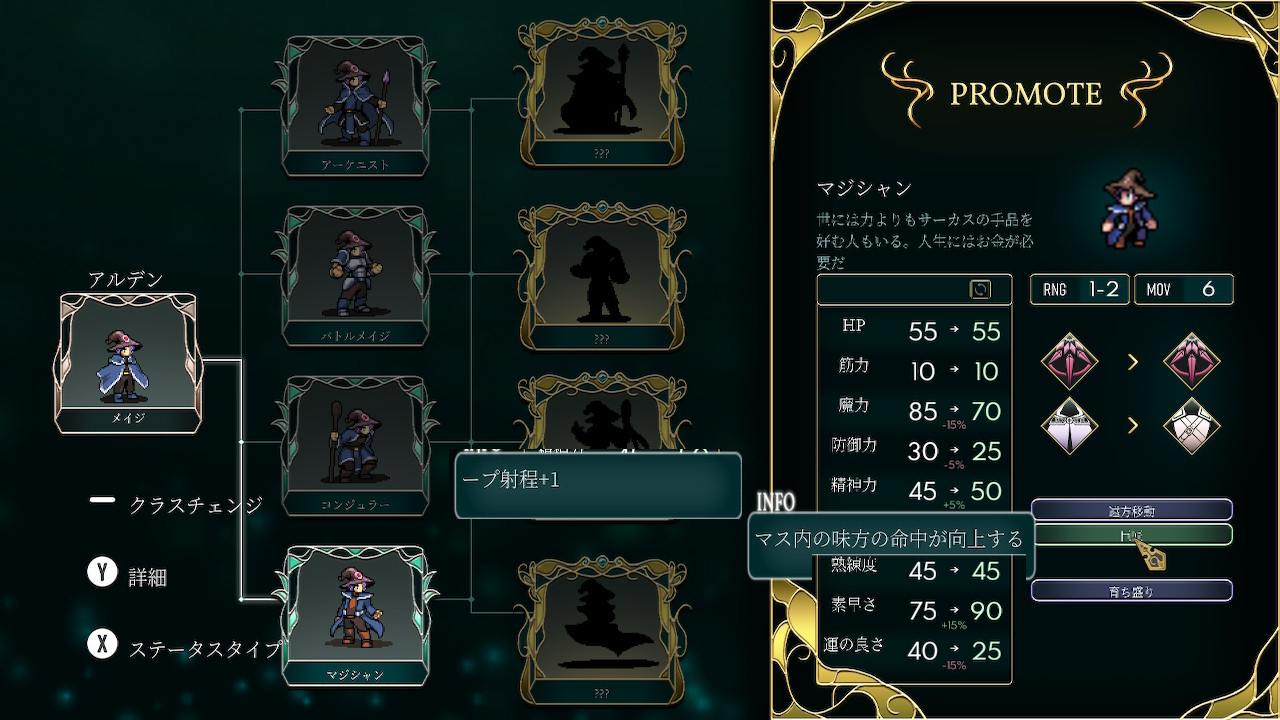Open the 遠方移動 skill entry
The image size is (1280, 720).
tap(1131, 511)
